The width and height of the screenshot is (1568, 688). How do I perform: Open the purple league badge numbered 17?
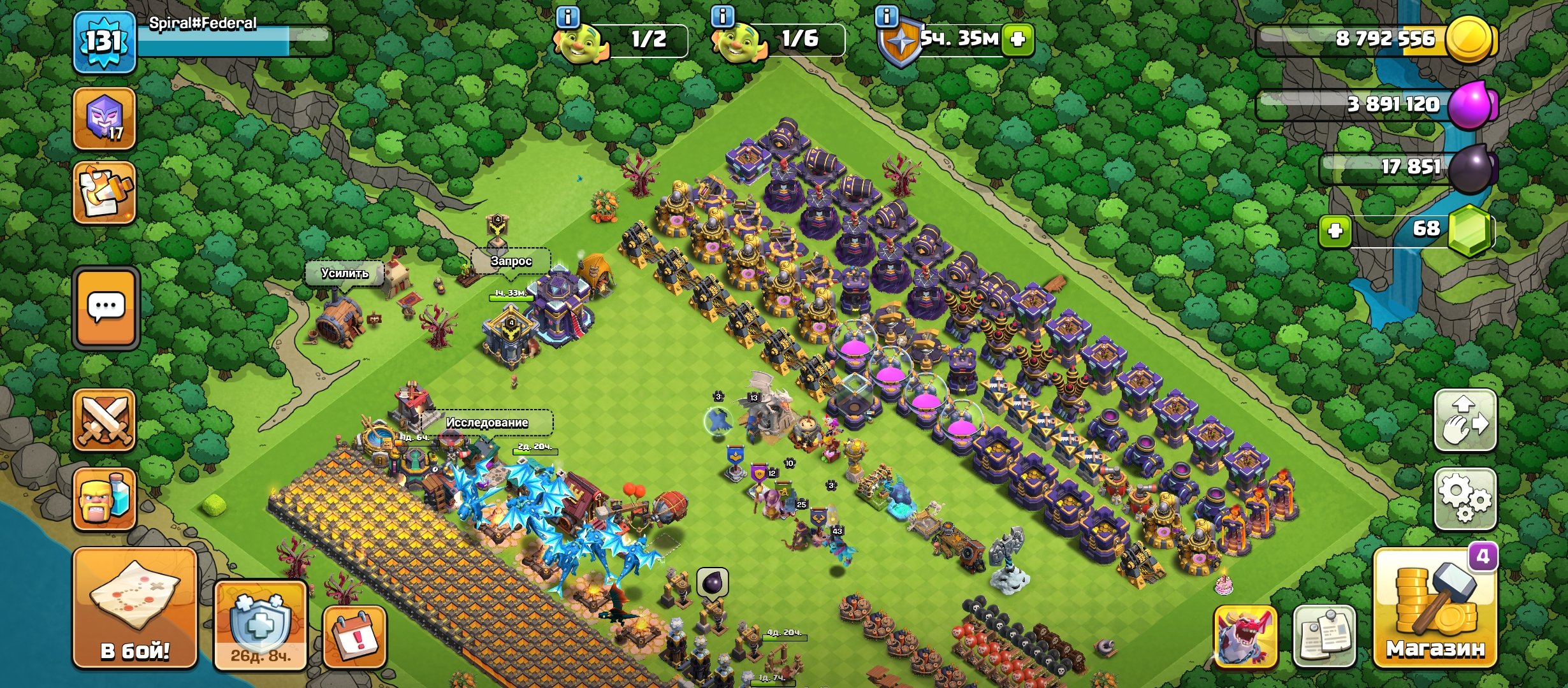104,119
